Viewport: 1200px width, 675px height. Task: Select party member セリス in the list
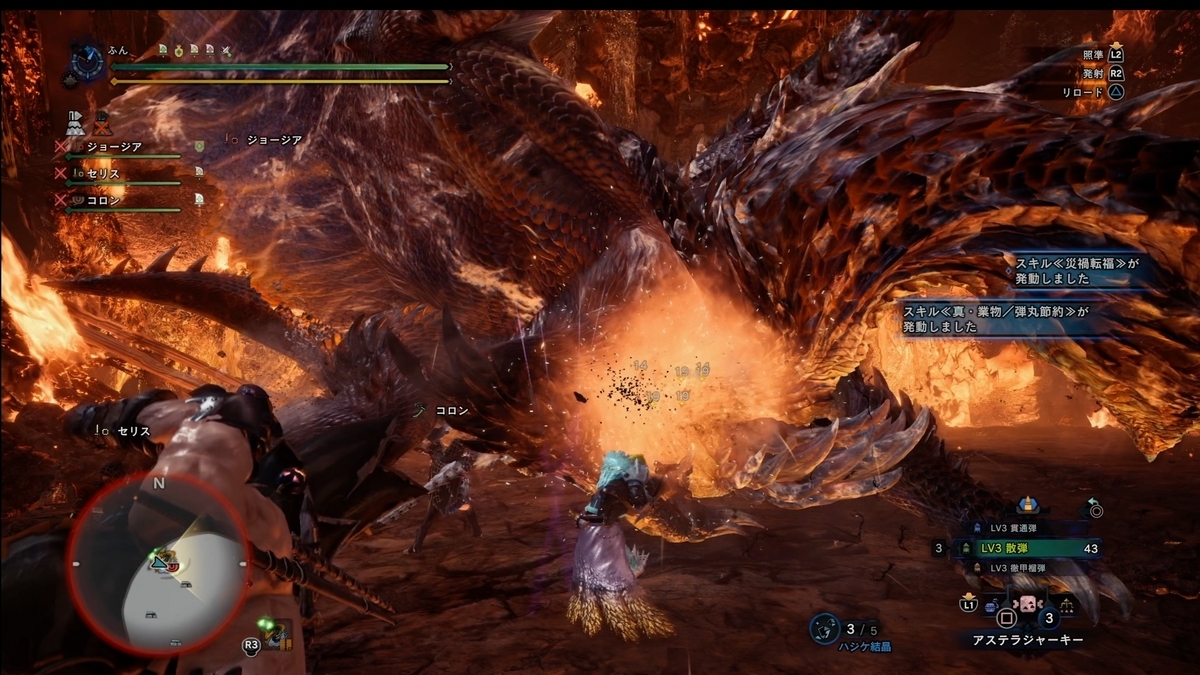coord(105,174)
